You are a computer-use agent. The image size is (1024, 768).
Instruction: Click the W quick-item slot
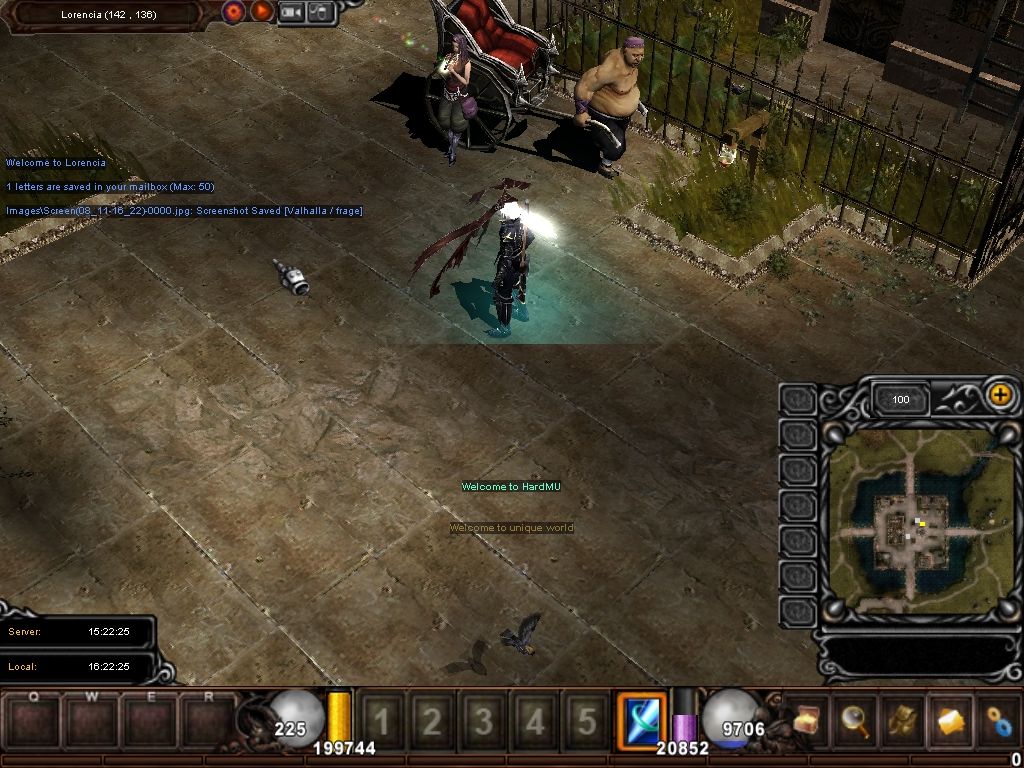pyautogui.click(x=93, y=720)
